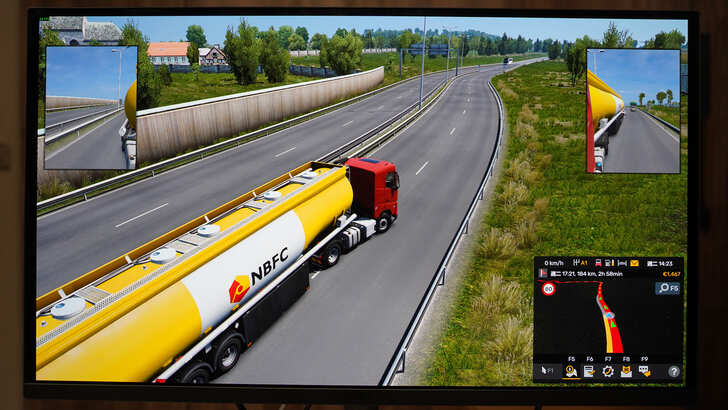Click the magnifier map zoom button
This screenshot has width=728, height=410.
[667, 288]
